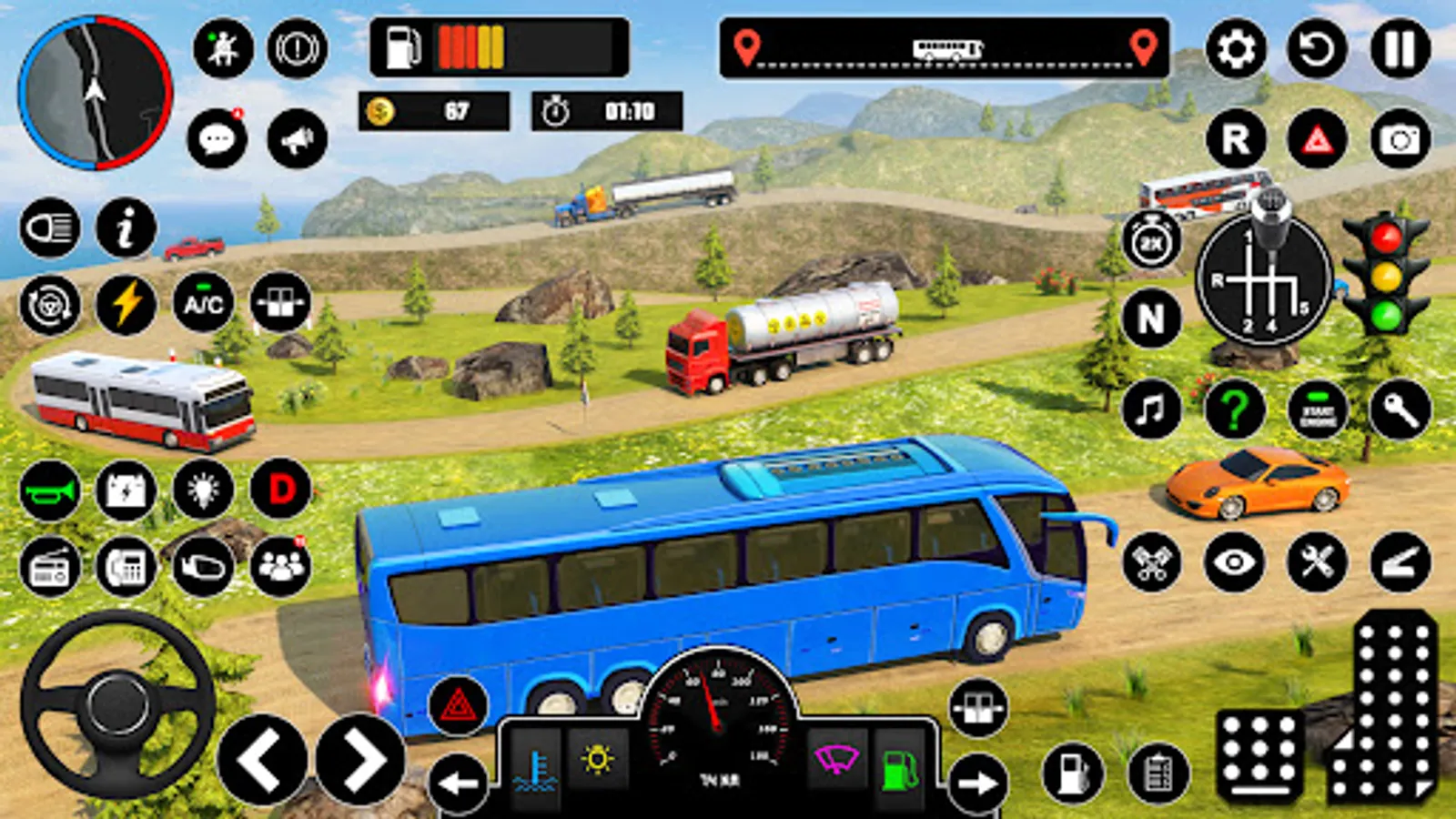This screenshot has height=819, width=1456.
Task: Open the chat speech bubble
Action: coord(217,139)
